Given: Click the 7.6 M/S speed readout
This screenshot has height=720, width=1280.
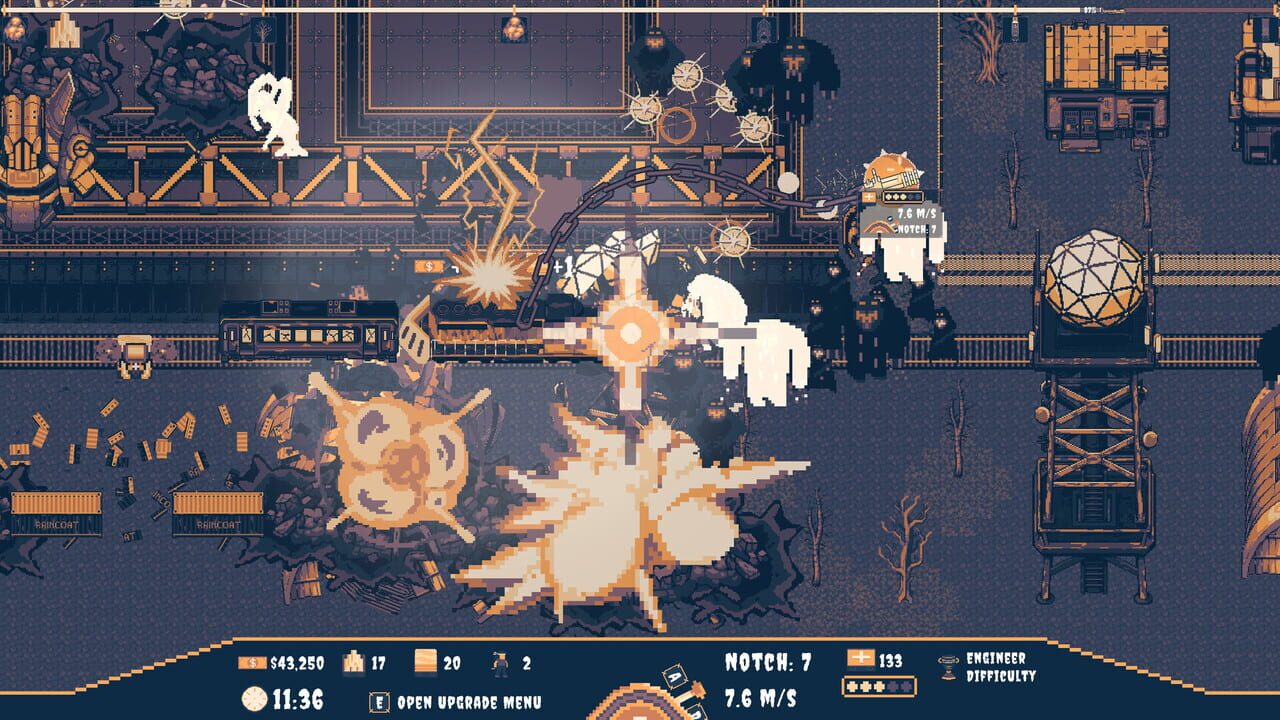Looking at the screenshot, I should (762, 695).
